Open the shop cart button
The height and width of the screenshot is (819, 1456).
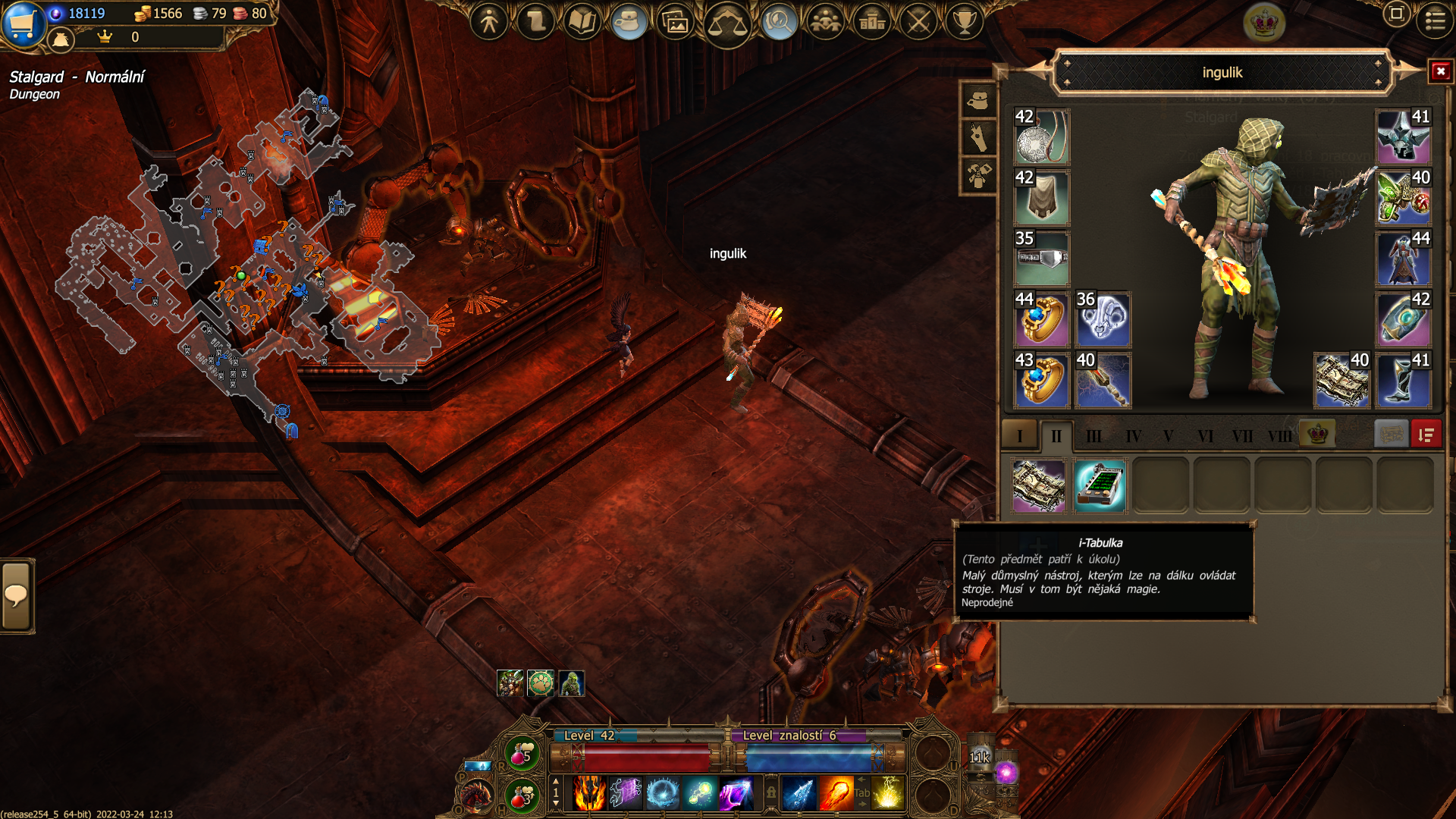click(x=23, y=23)
